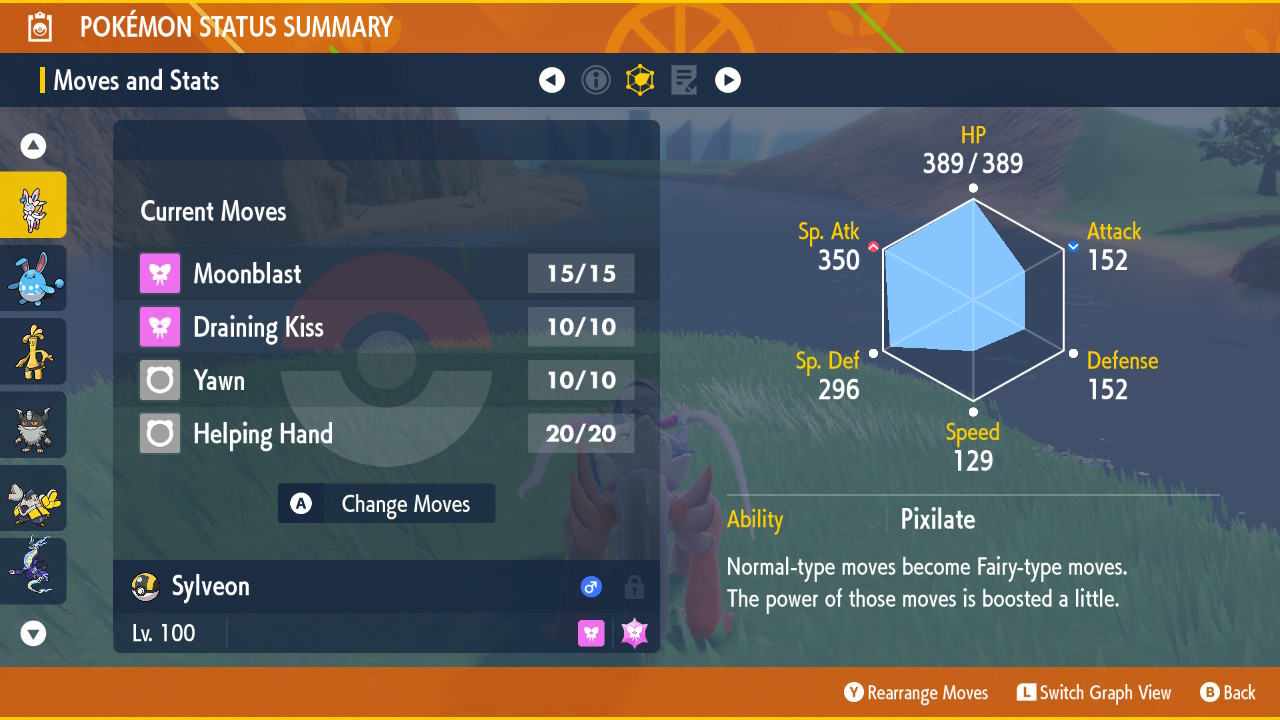Image resolution: width=1280 pixels, height=720 pixels.
Task: Select Ampharos in the party sidebar
Action: pyautogui.click(x=33, y=351)
